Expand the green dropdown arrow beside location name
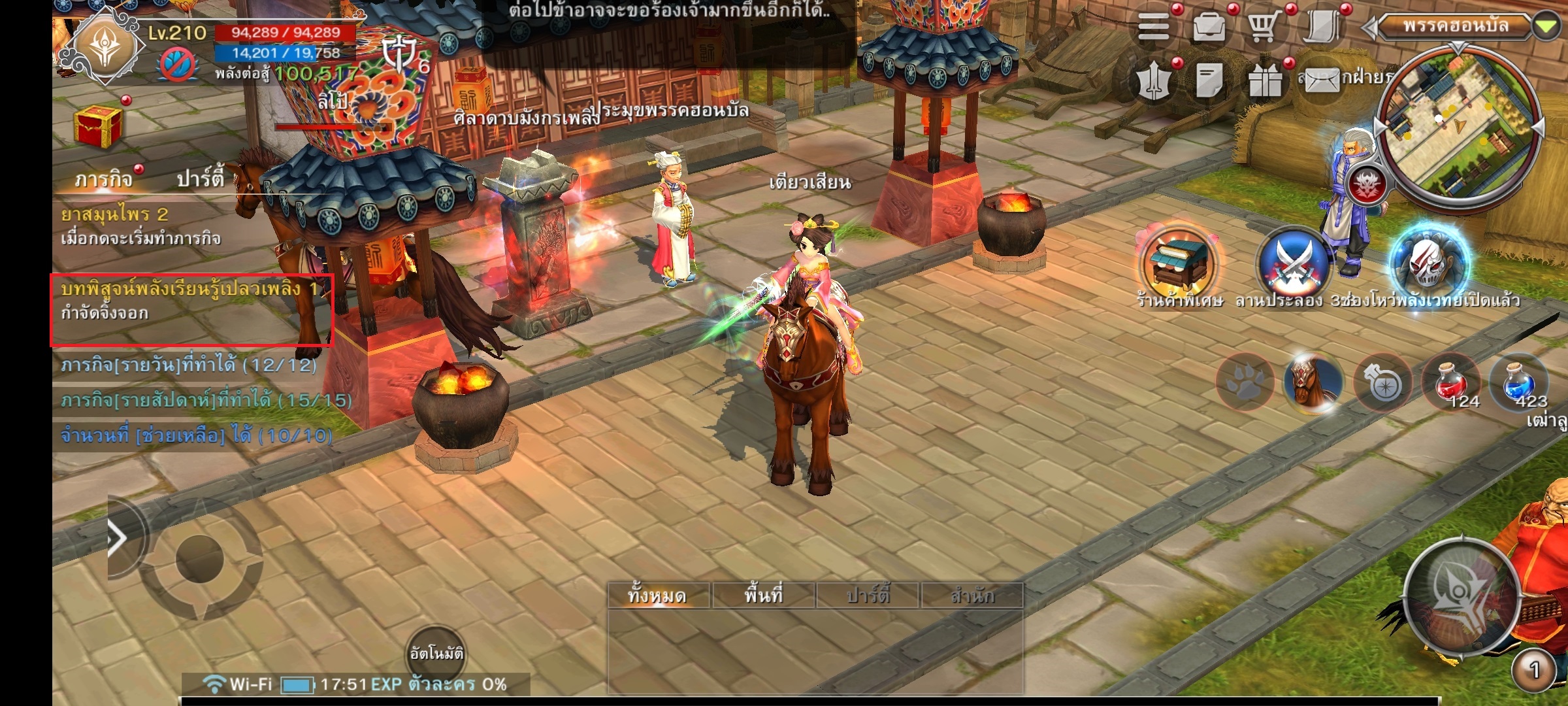The height and width of the screenshot is (706, 1568). [x=1545, y=27]
